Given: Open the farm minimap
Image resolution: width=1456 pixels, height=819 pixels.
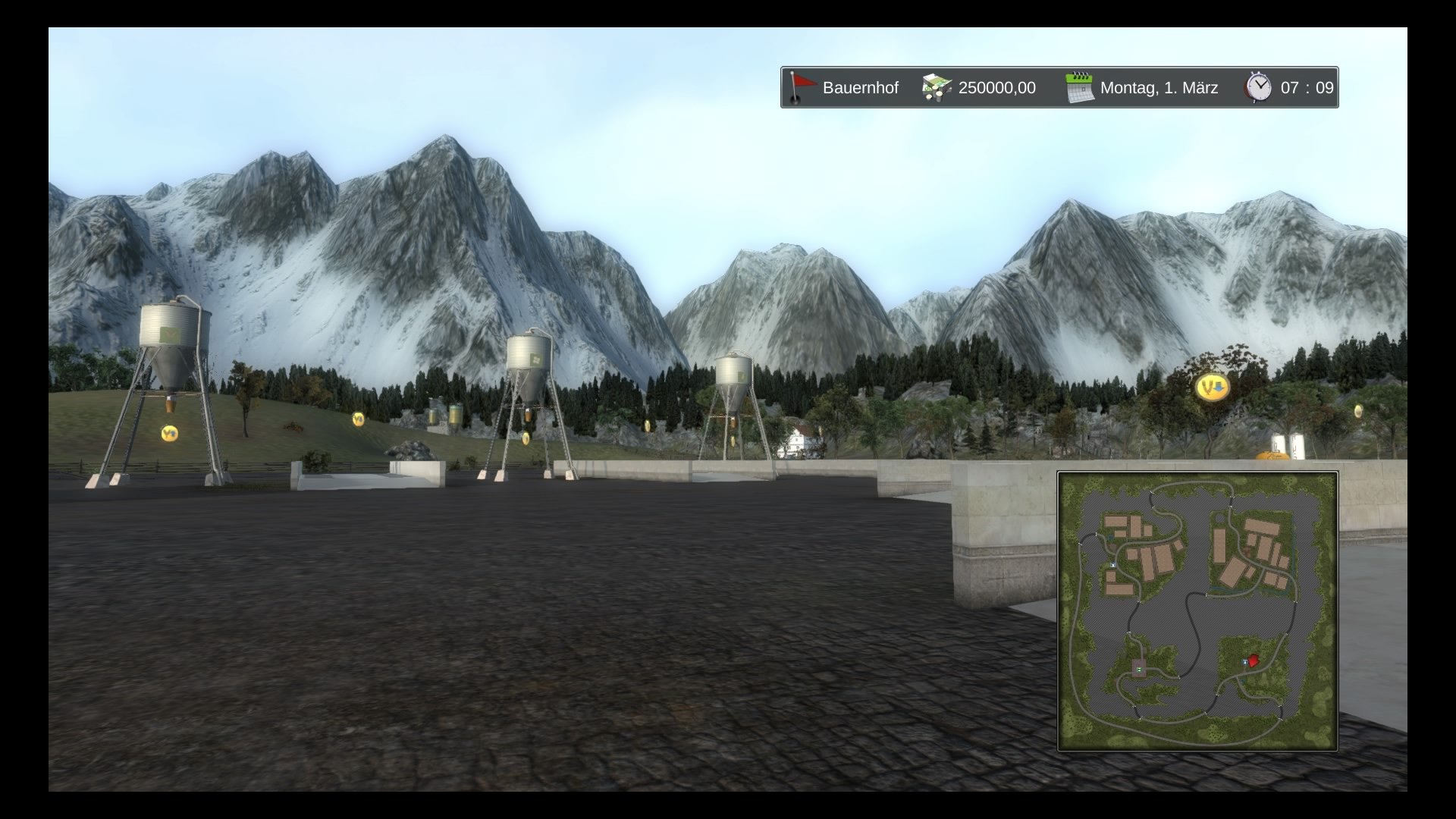Looking at the screenshot, I should [1197, 611].
